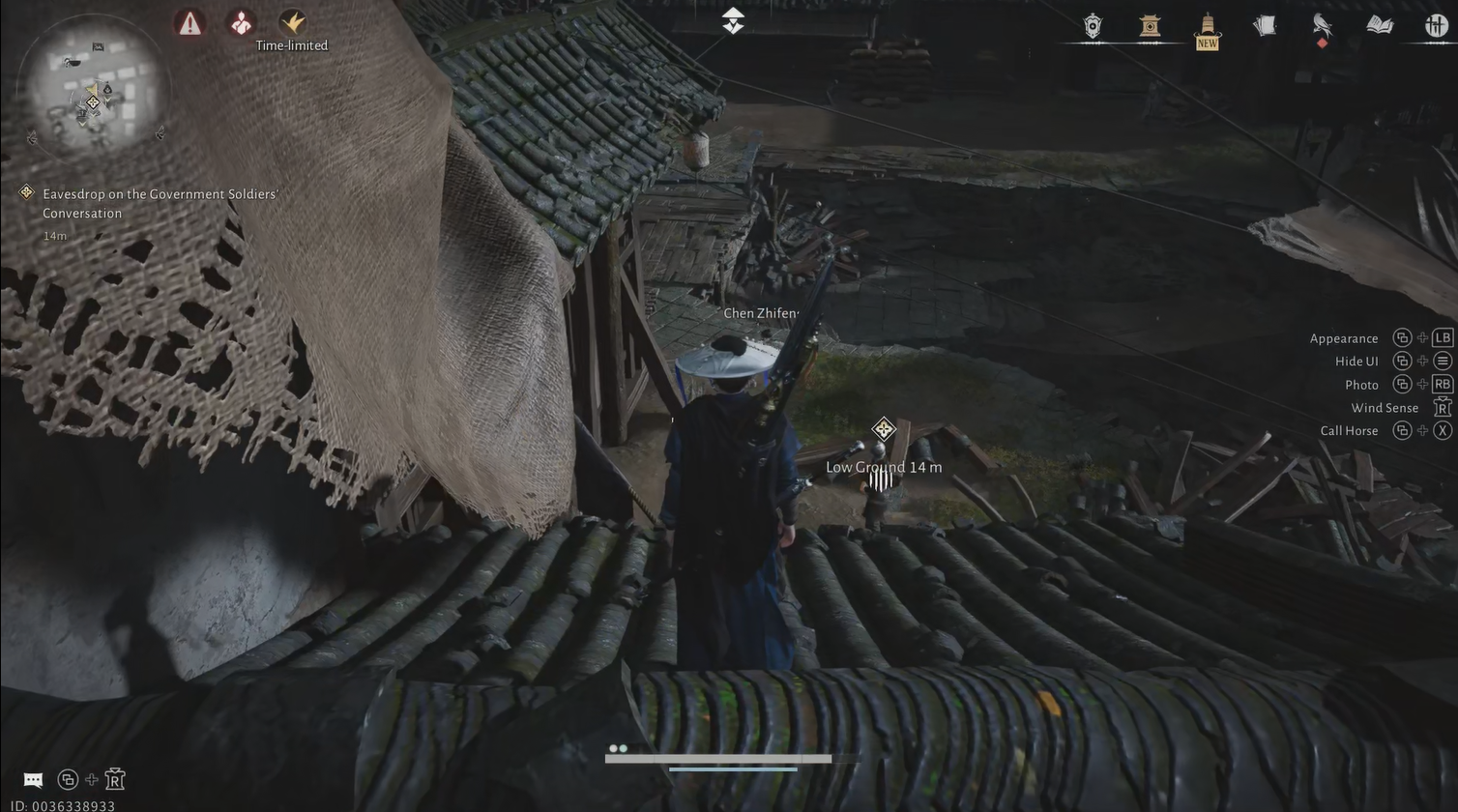The image size is (1458, 812).
Task: Click the red warning triangle icon
Action: (190, 23)
